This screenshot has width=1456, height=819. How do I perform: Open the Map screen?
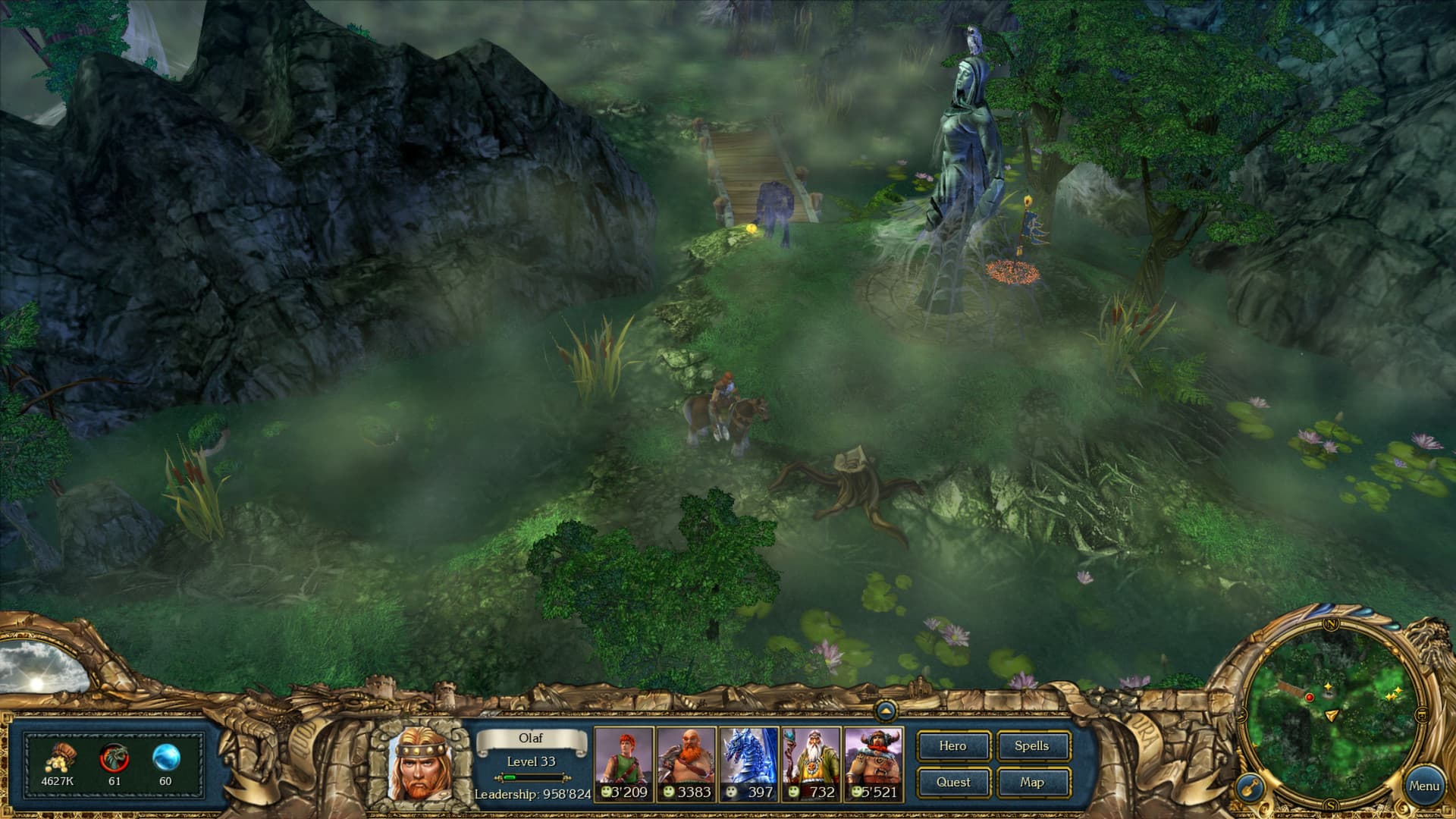coord(1034,782)
